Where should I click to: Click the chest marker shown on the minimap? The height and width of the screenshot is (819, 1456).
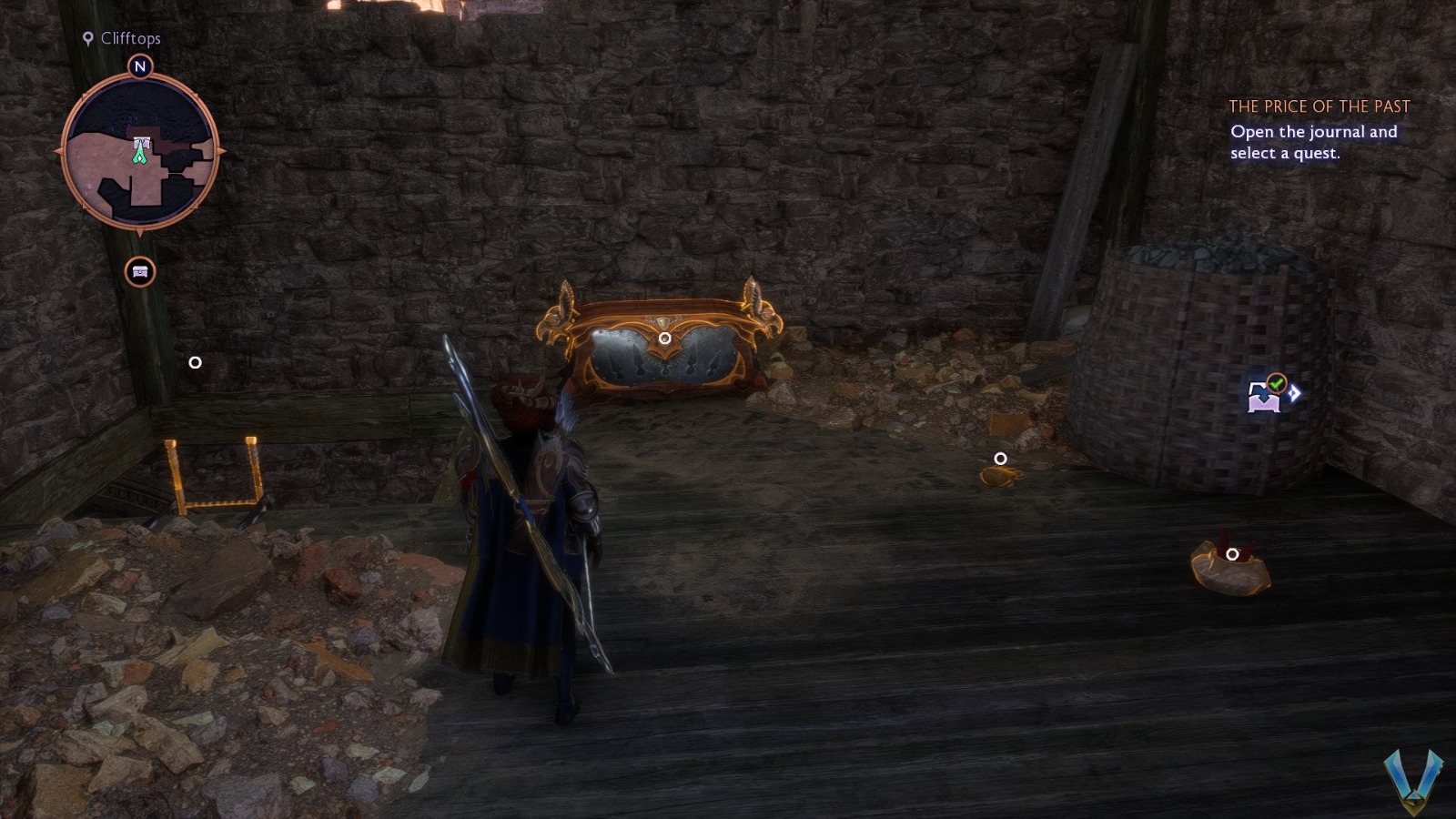tap(141, 139)
